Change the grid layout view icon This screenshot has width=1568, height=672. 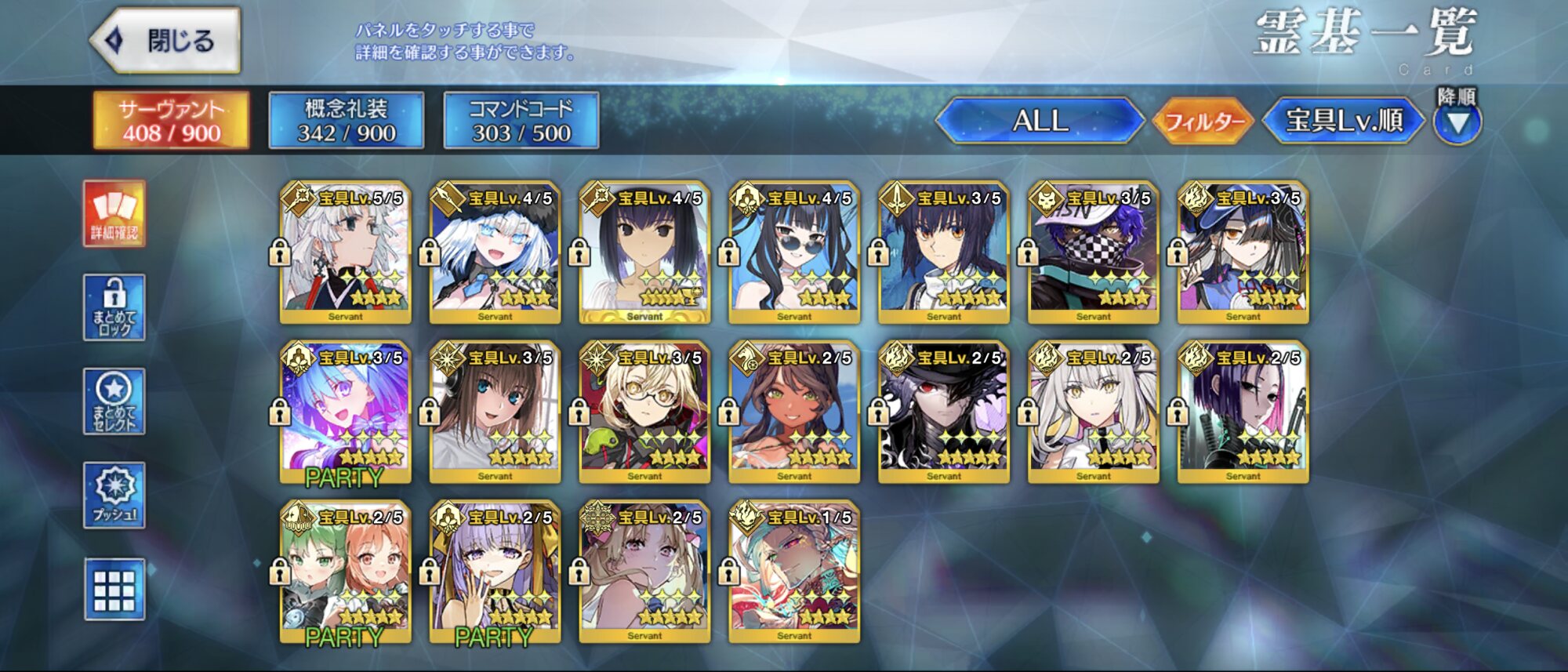[114, 590]
